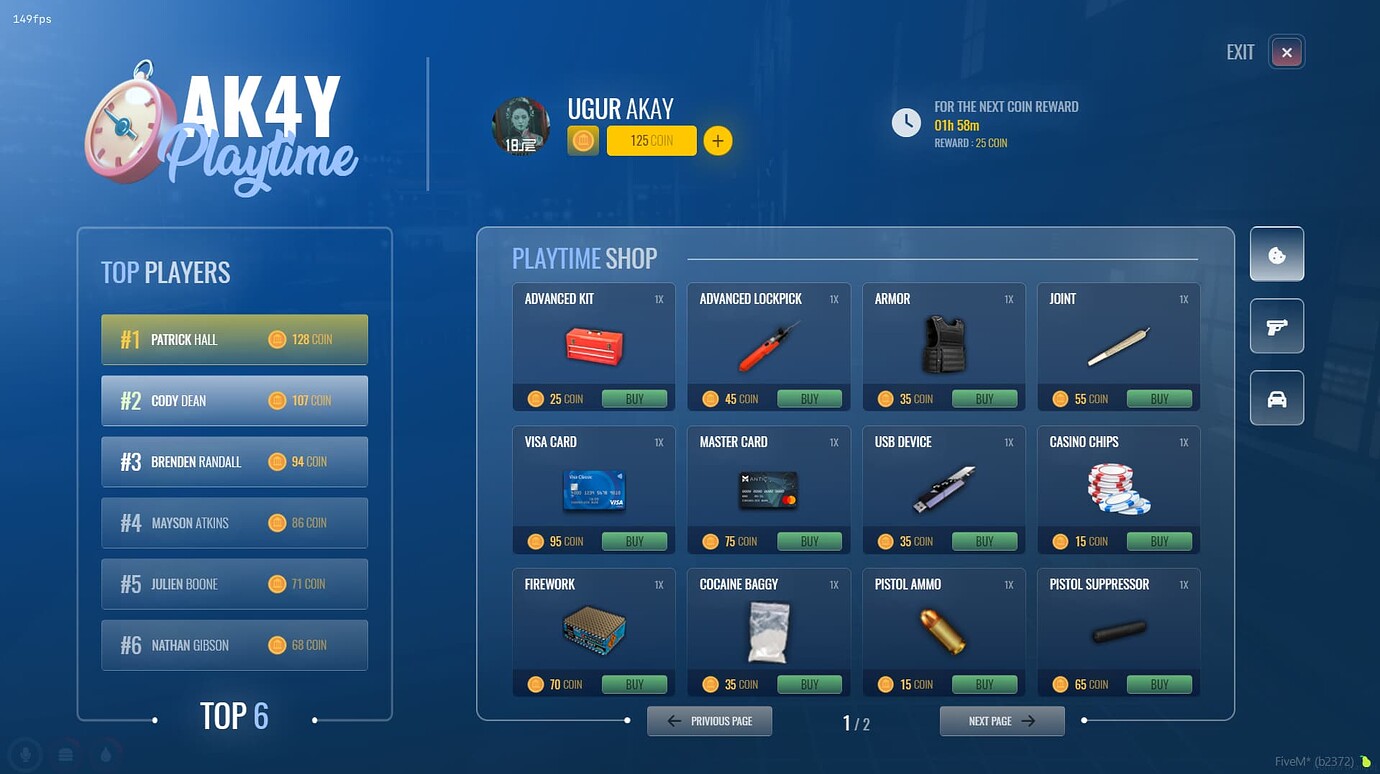Click Ugur Akay's profile avatar

click(520, 128)
